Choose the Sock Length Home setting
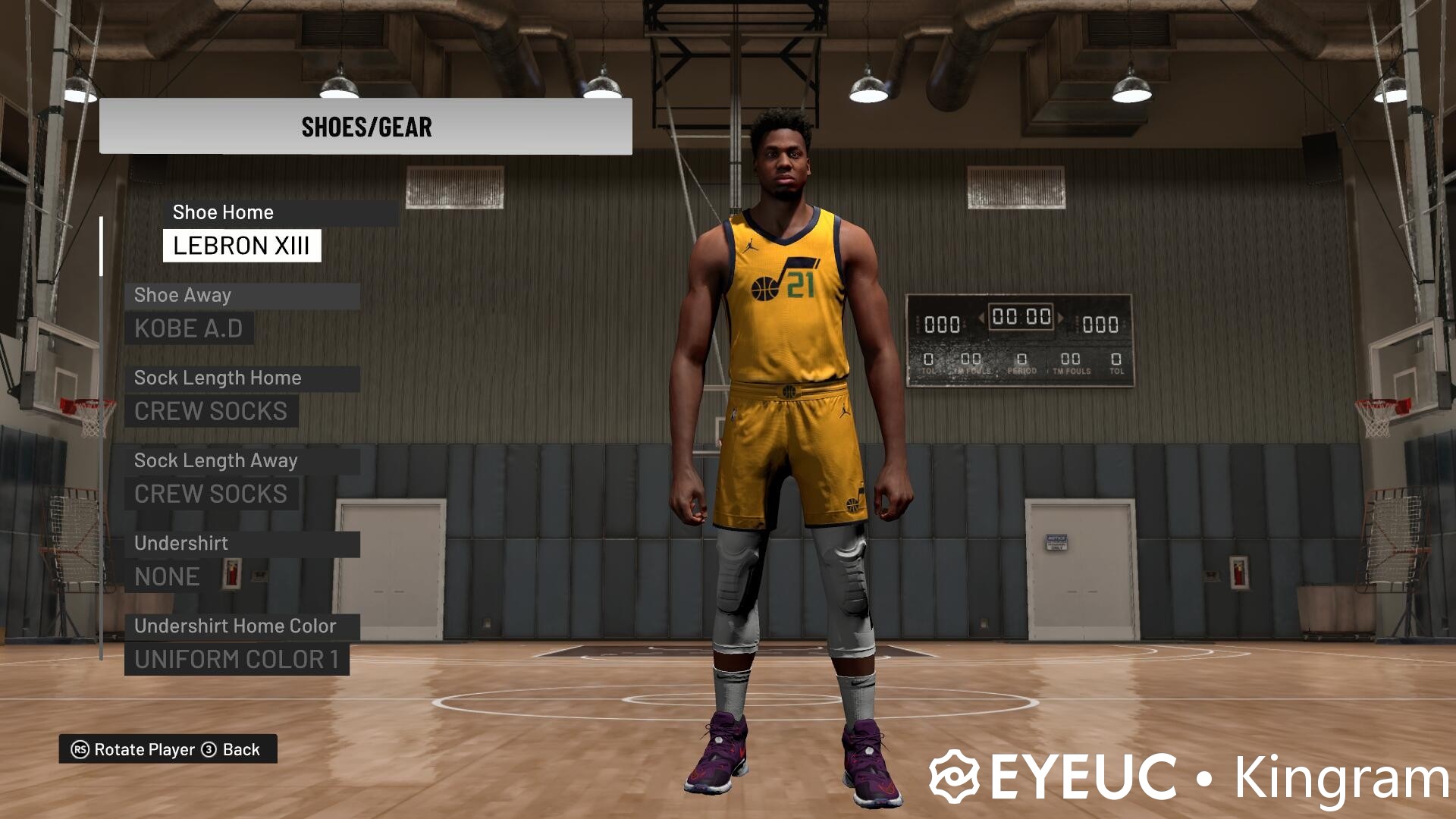Screen dimensions: 1456x819 pos(218,378)
